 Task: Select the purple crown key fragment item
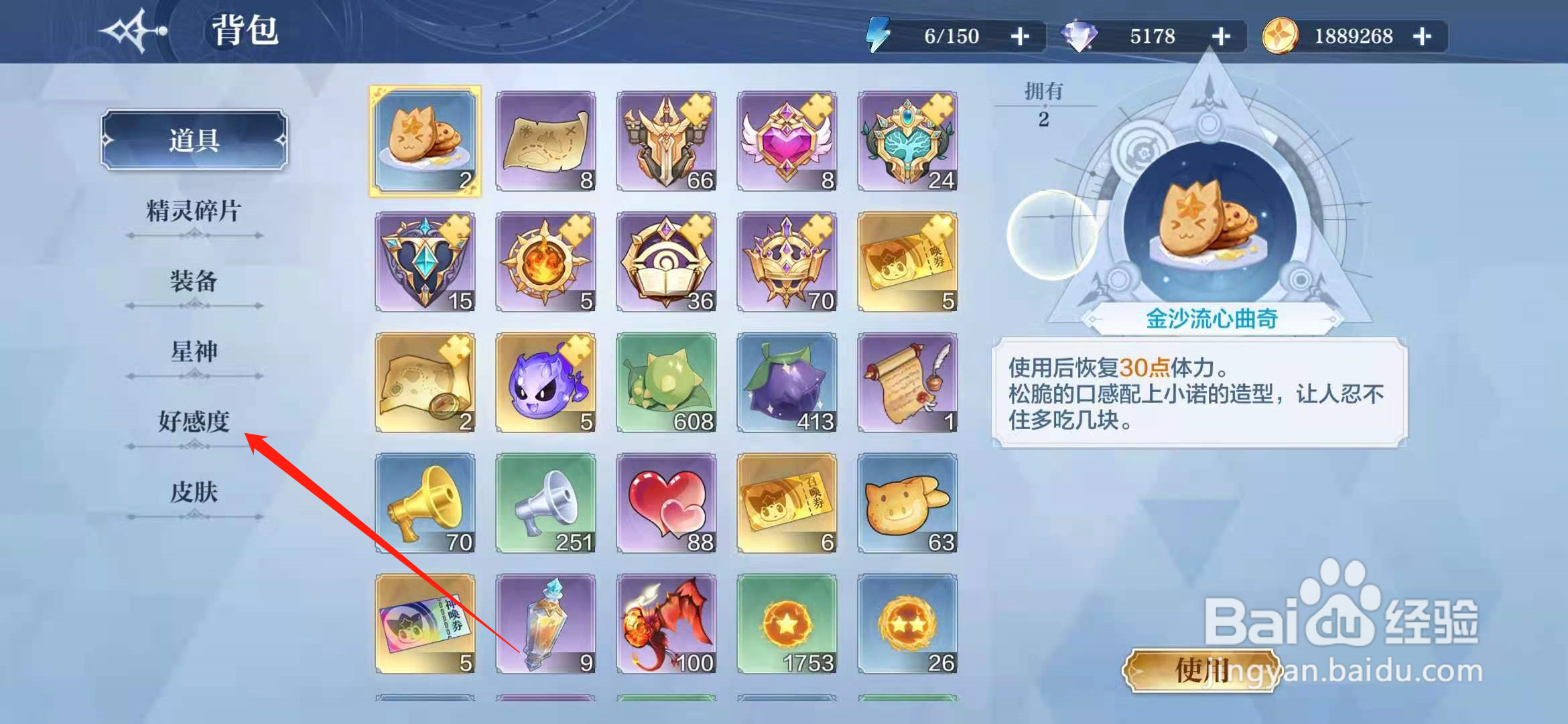pos(787,260)
